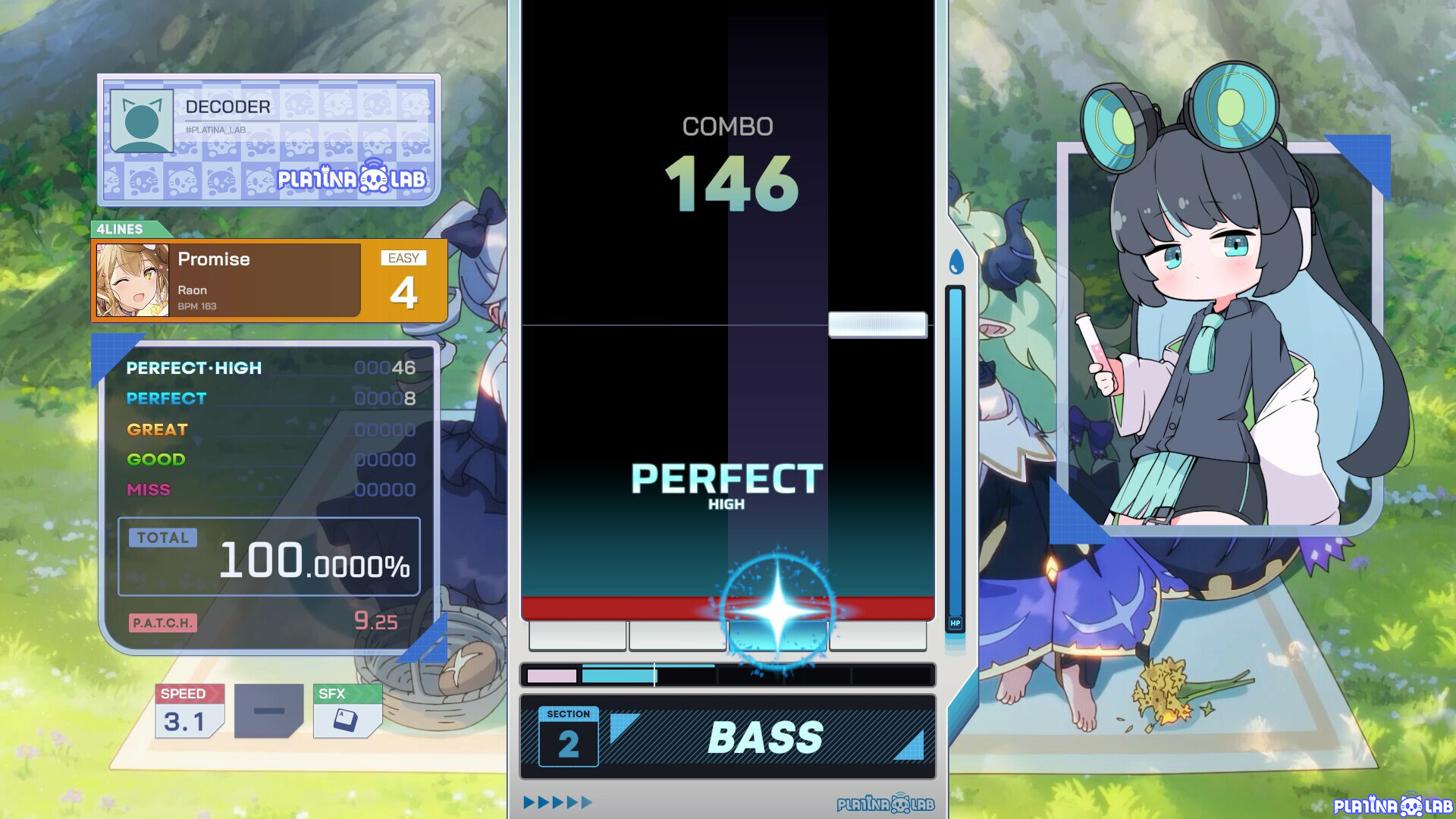Click the P.A.T.C.H. 9.25 label
1456x819 pixels.
click(x=163, y=623)
